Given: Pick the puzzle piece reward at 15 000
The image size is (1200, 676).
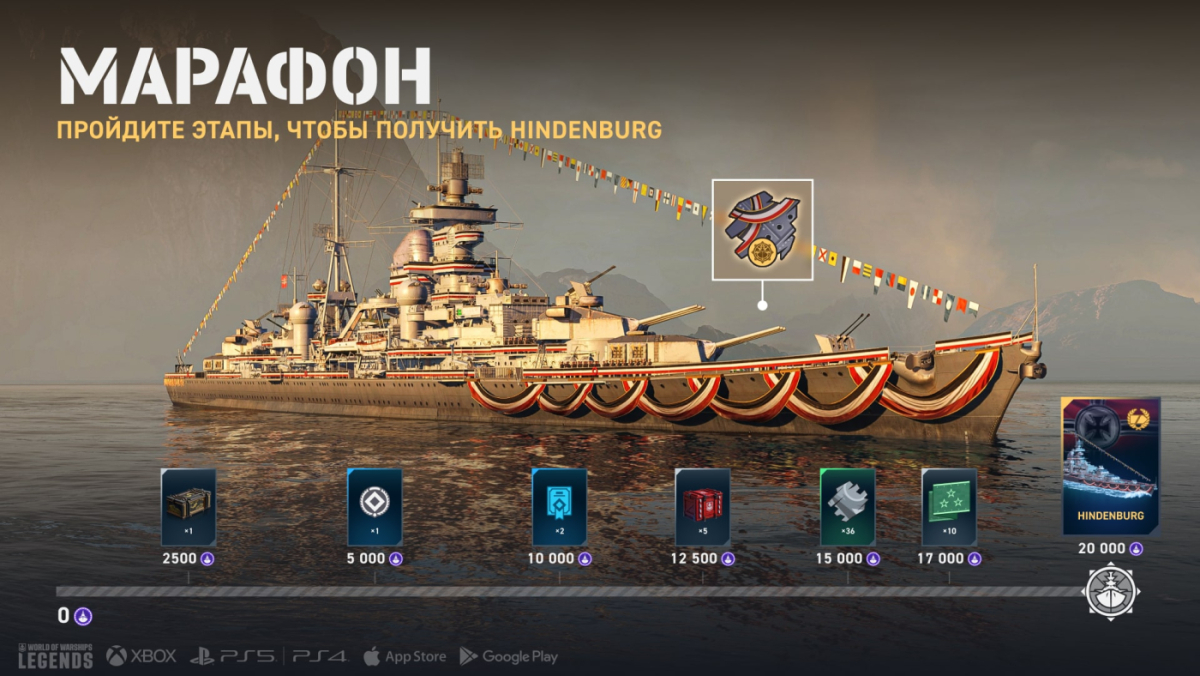Looking at the screenshot, I should pos(847,506).
